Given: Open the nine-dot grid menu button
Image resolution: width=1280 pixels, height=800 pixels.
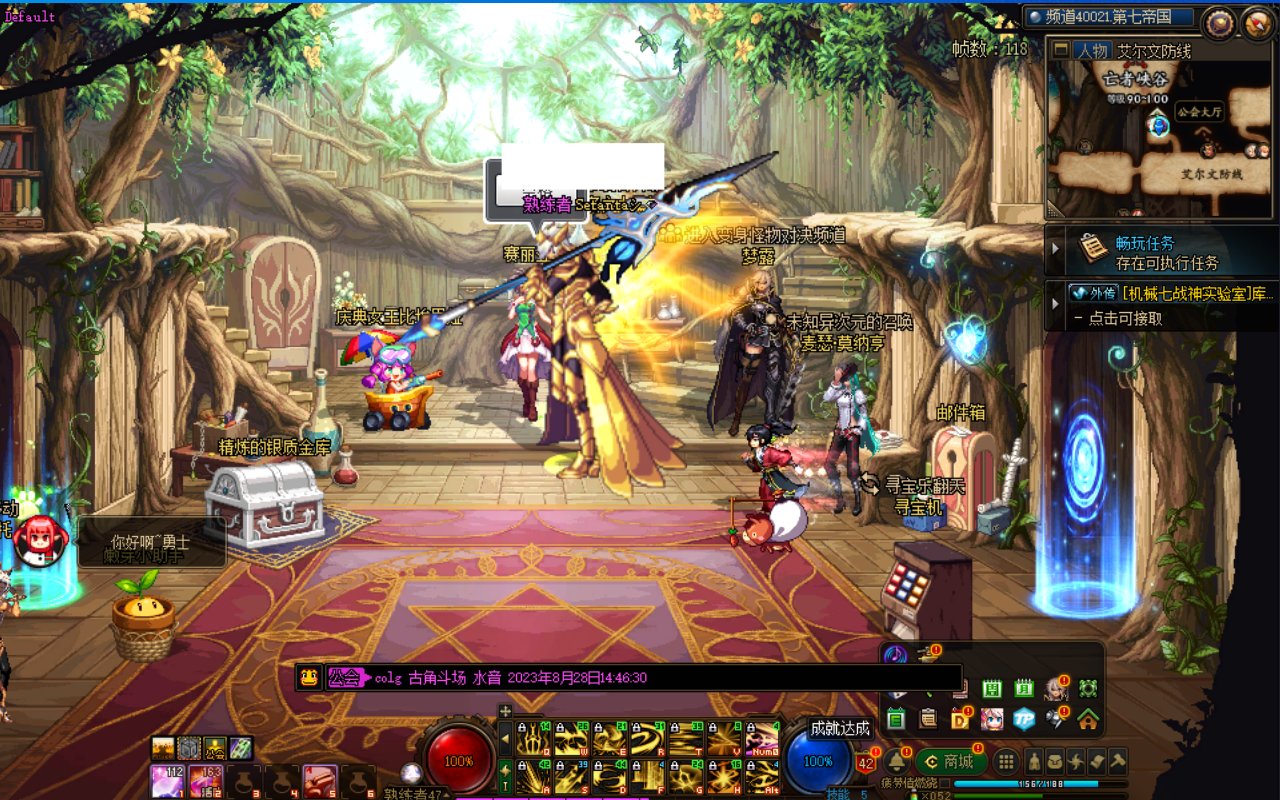Looking at the screenshot, I should pyautogui.click(x=1006, y=761).
